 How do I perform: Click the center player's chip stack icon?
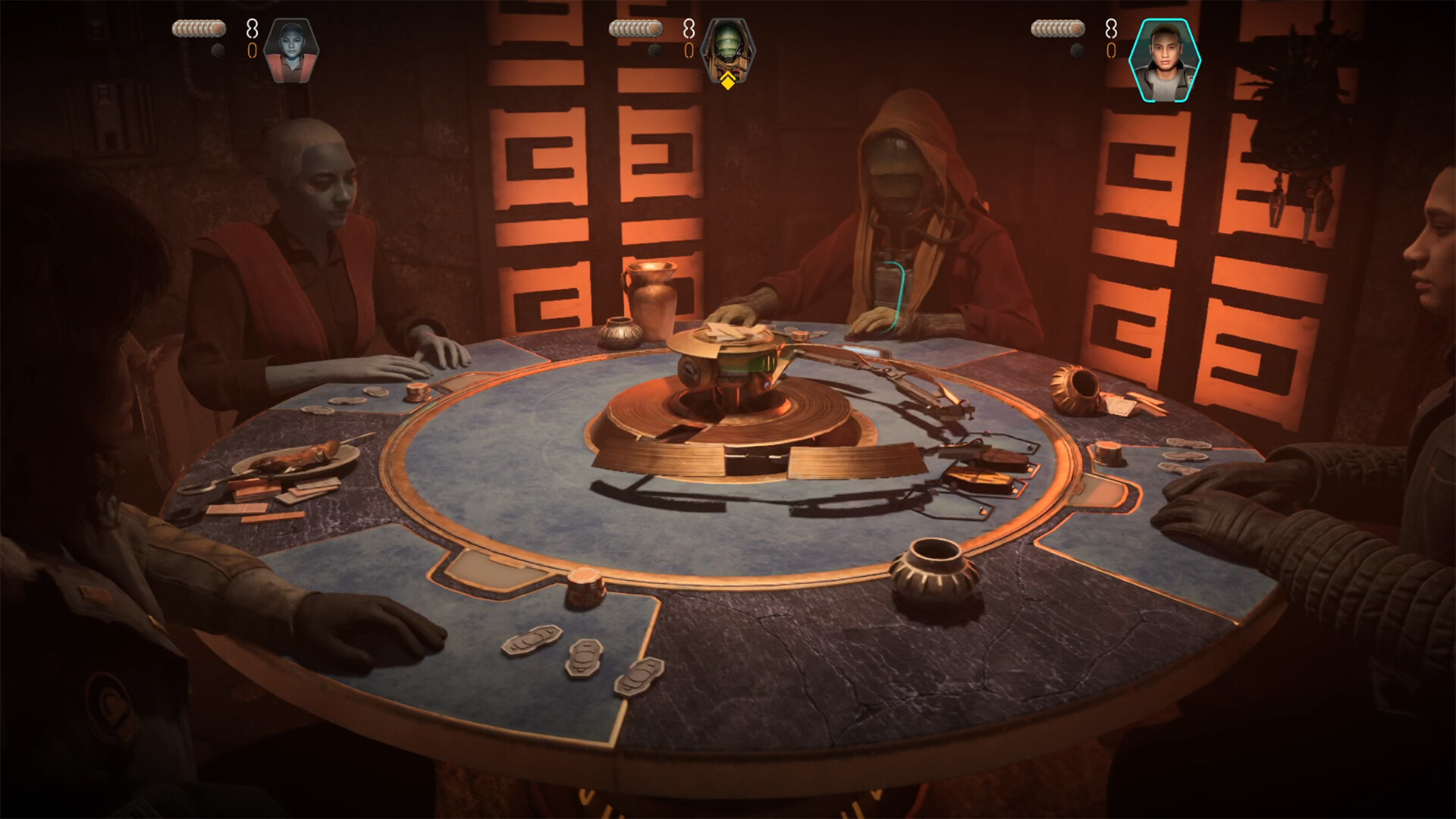(635, 27)
